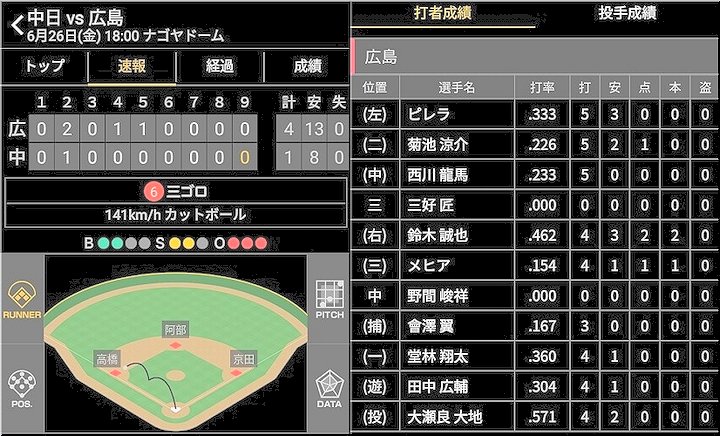Select player row ピレラ
720x436 pixels.
tap(535, 115)
